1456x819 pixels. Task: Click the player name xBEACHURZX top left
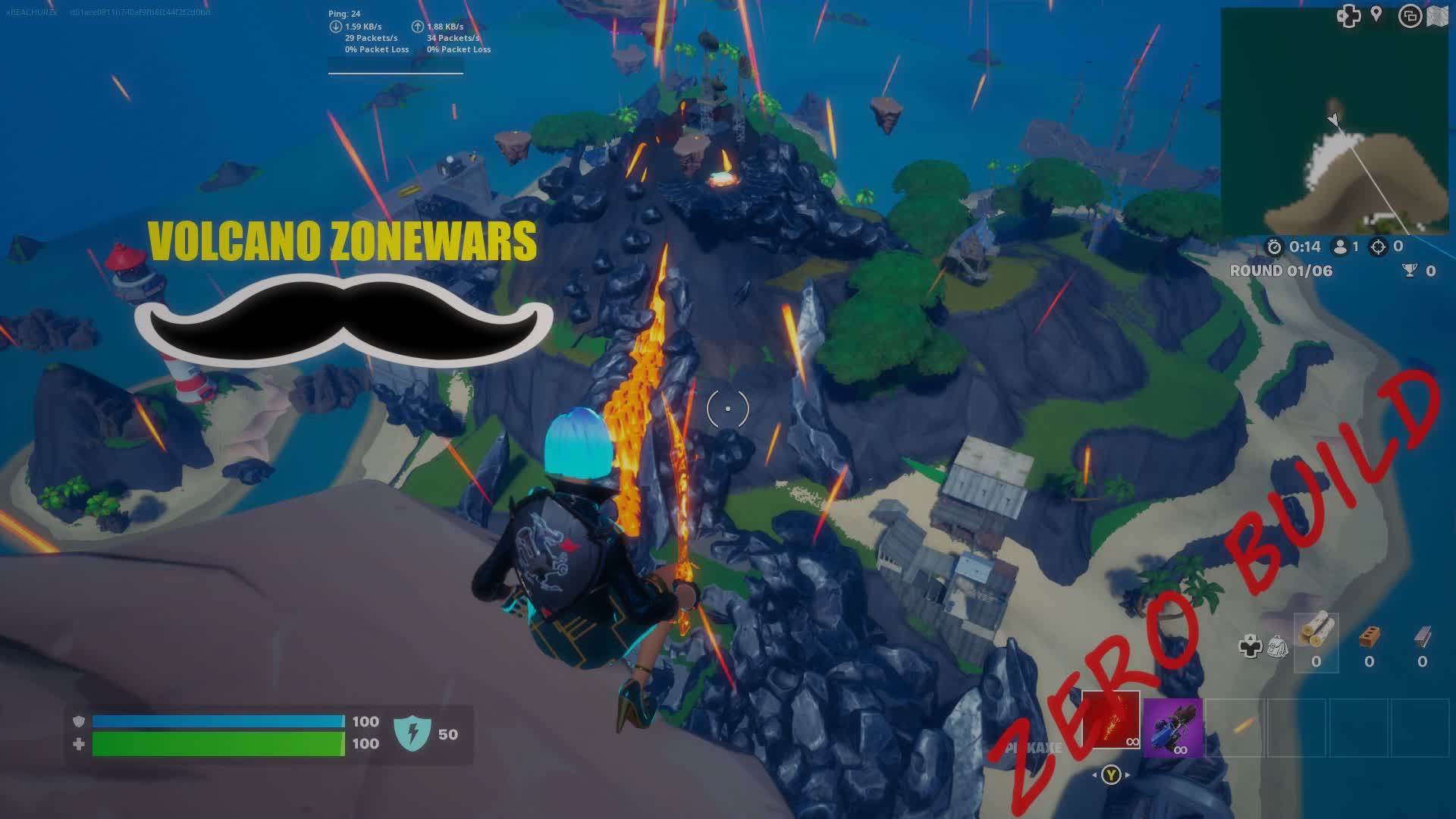[30, 11]
